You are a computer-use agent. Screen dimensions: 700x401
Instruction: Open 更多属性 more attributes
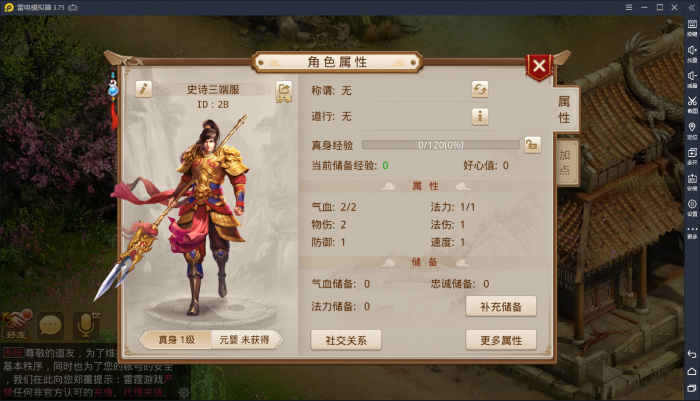(x=501, y=340)
